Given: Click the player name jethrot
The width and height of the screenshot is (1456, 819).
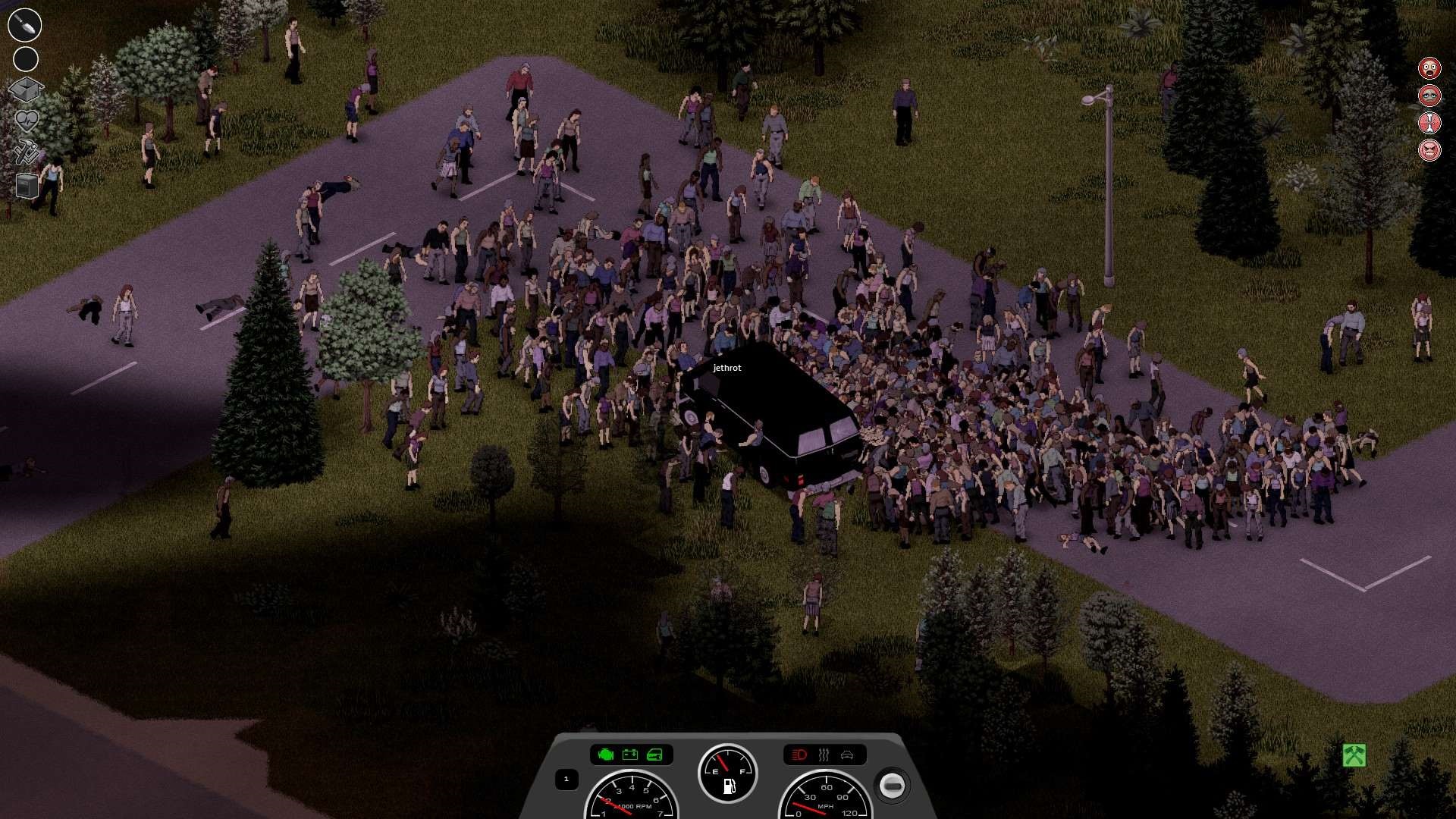Looking at the screenshot, I should click(726, 368).
